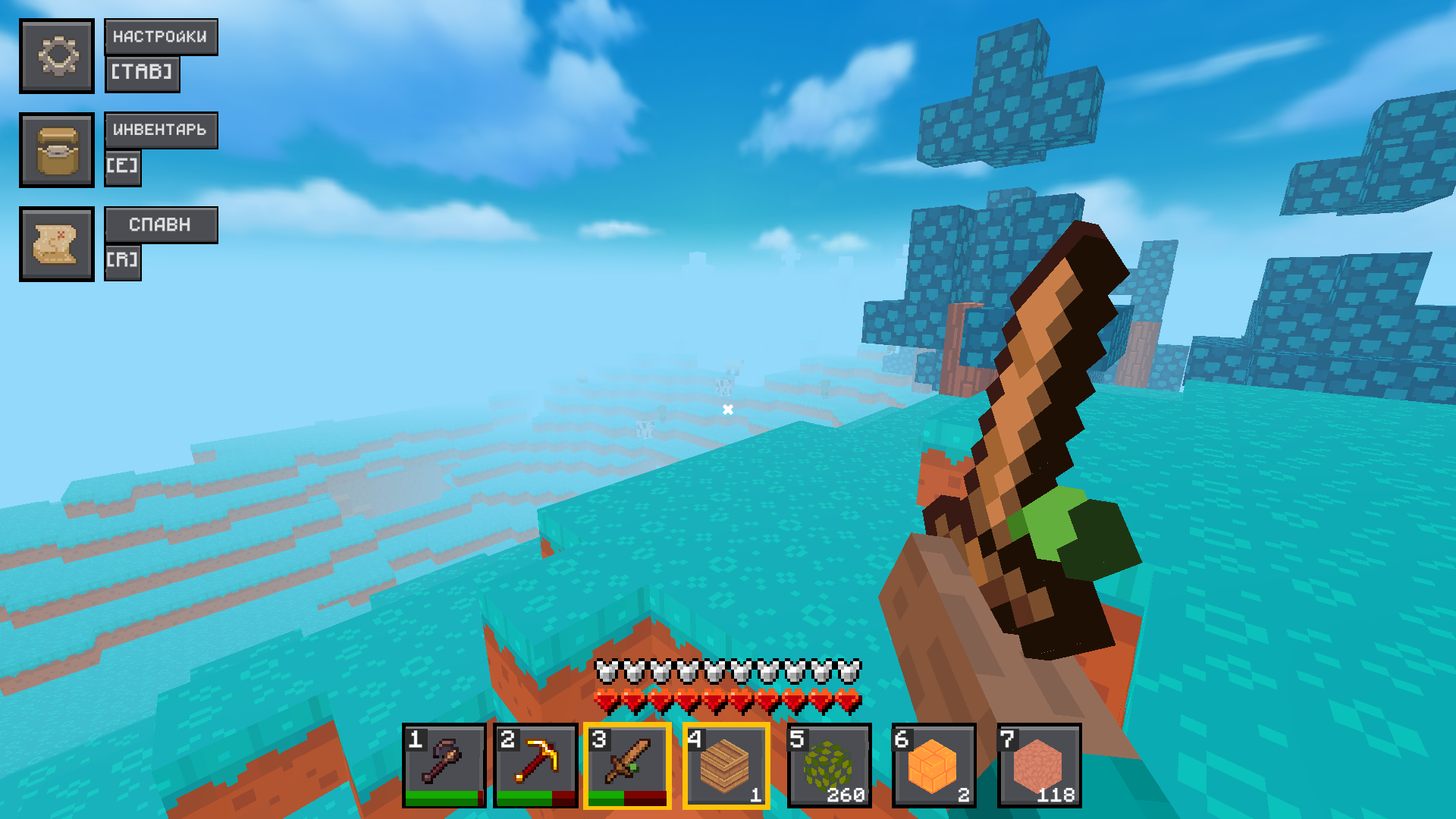This screenshot has height=819, width=1456.
Task: Select the wood planks in slot 4
Action: click(x=726, y=764)
